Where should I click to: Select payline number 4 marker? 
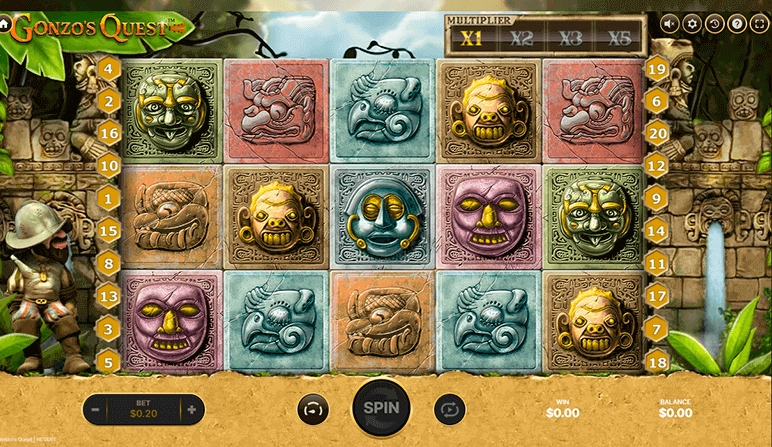(109, 69)
